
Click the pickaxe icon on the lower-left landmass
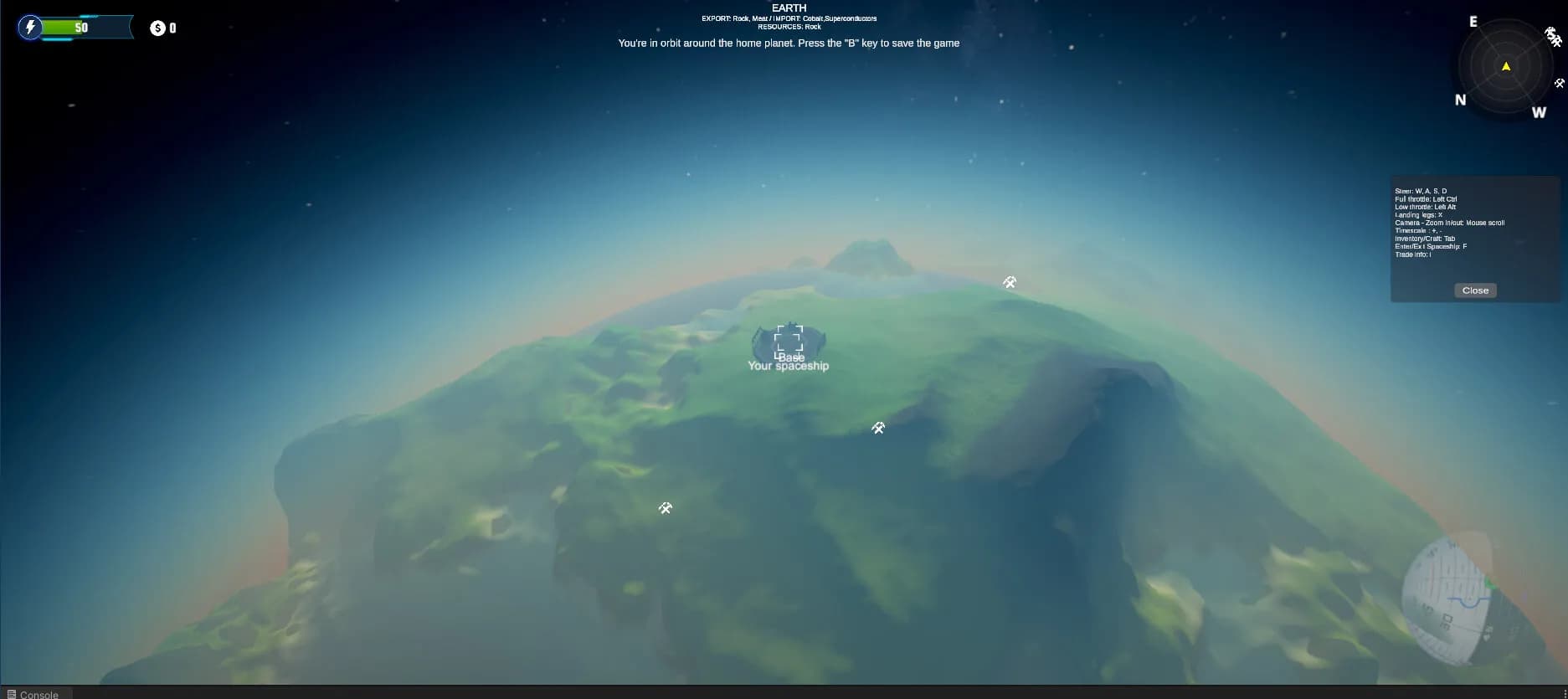[664, 508]
